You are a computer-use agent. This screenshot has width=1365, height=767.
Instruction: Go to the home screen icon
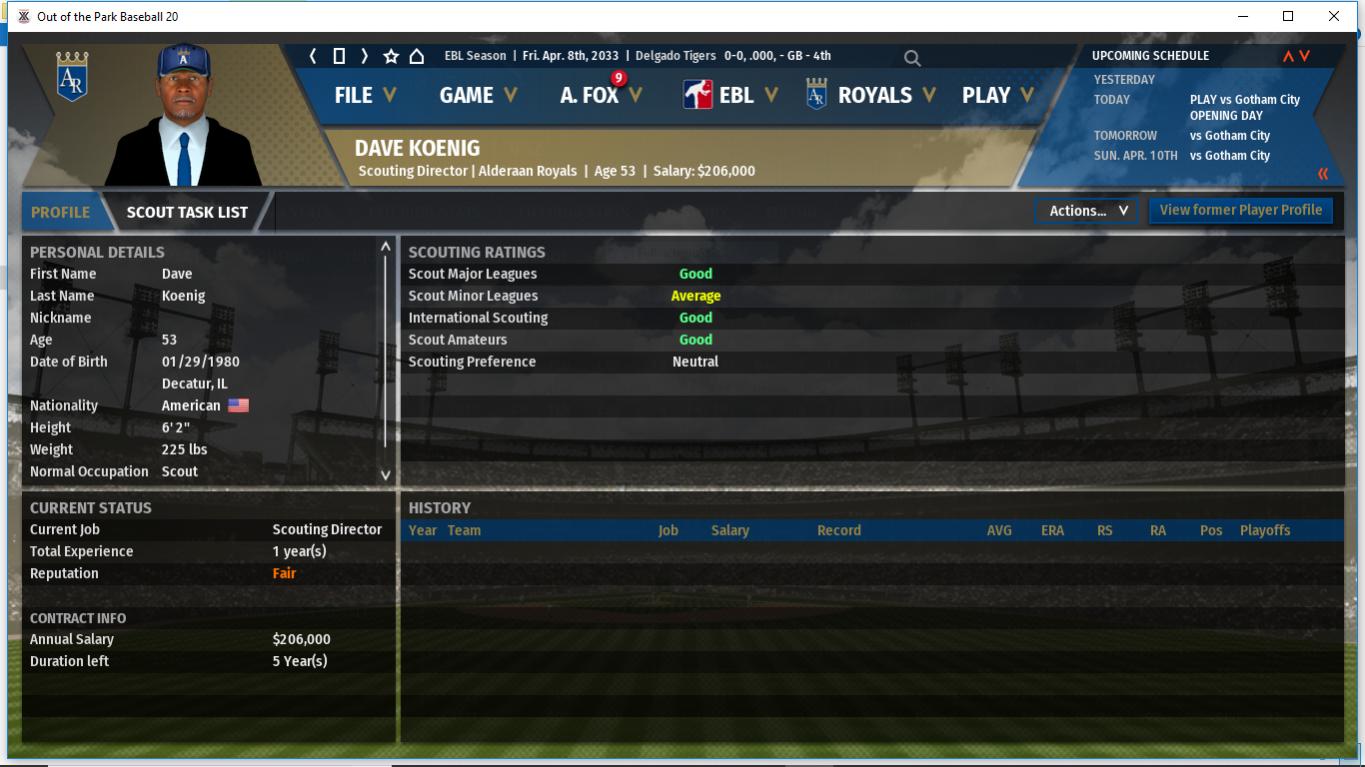pos(417,56)
